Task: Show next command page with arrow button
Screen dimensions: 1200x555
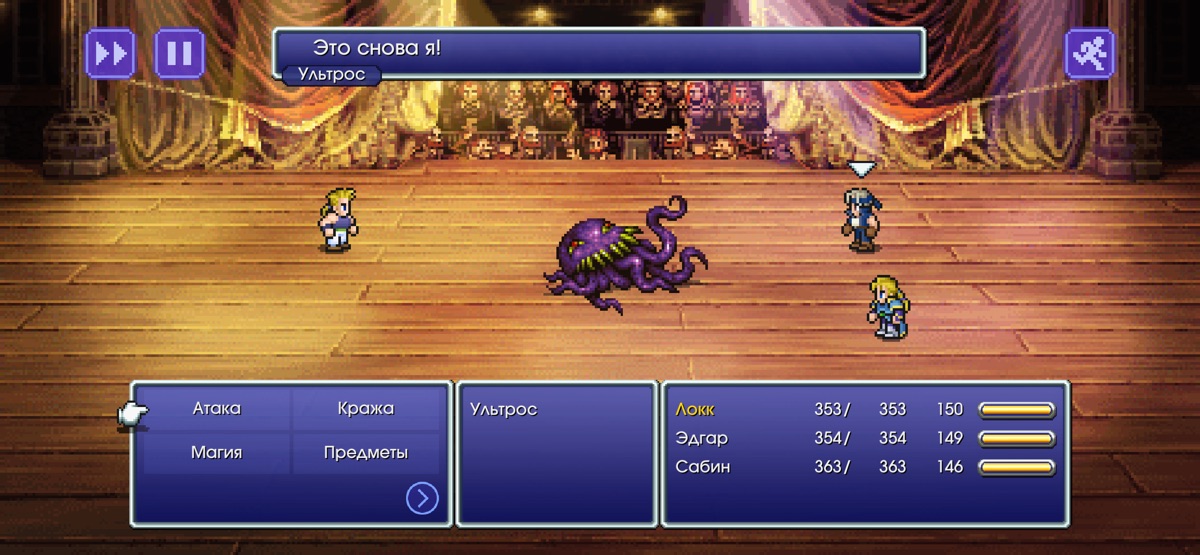Action: (422, 498)
